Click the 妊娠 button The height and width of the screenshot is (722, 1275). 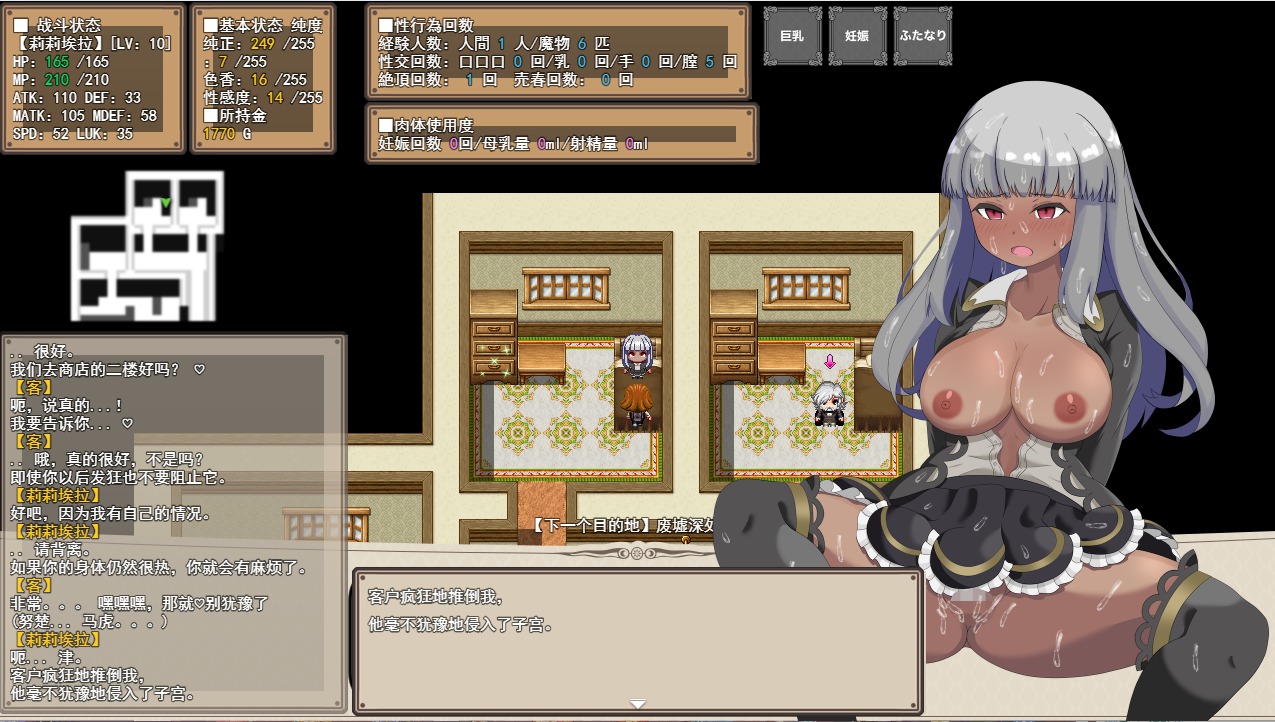(857, 36)
